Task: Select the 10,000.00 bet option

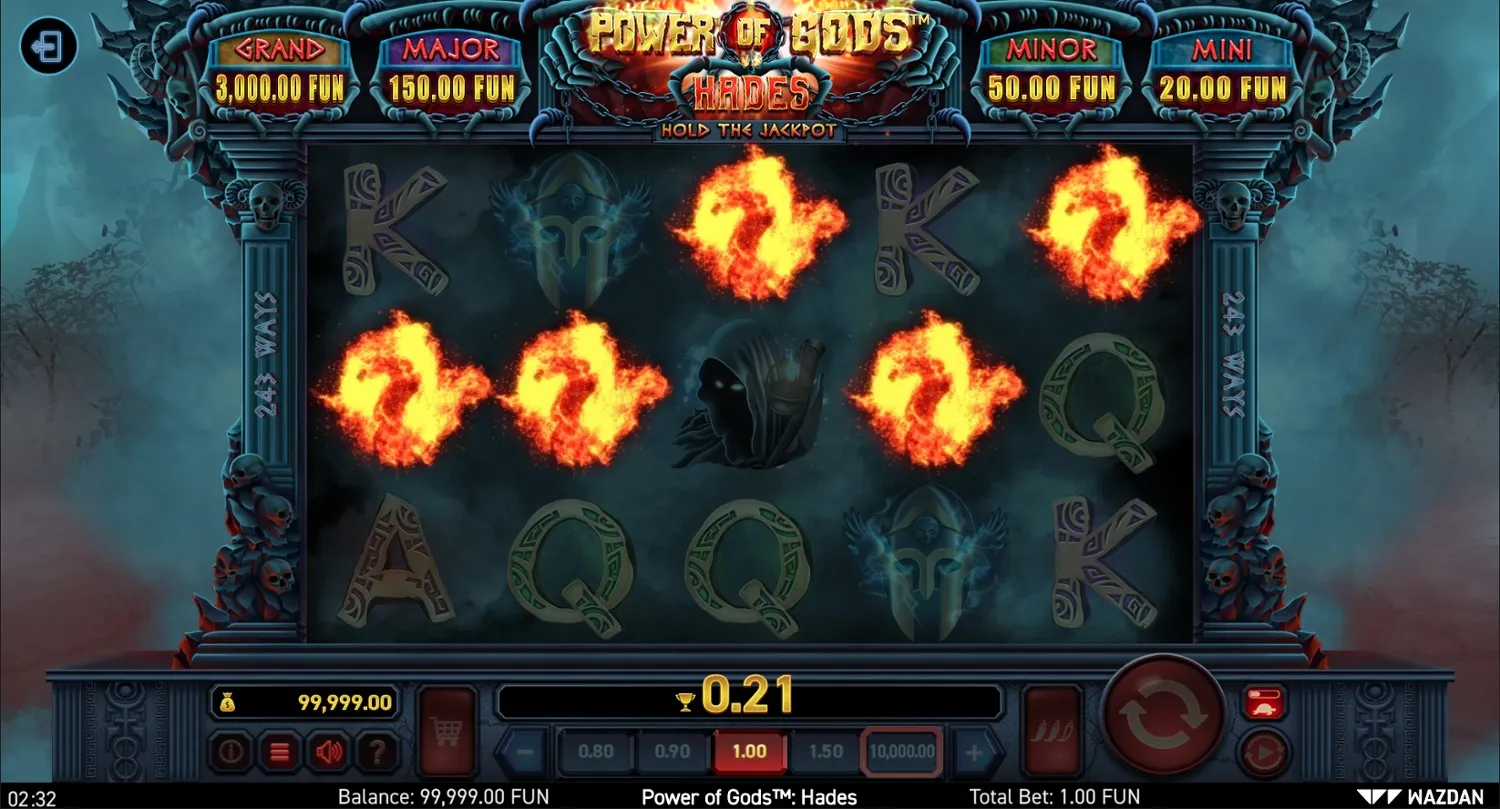Action: click(x=900, y=751)
